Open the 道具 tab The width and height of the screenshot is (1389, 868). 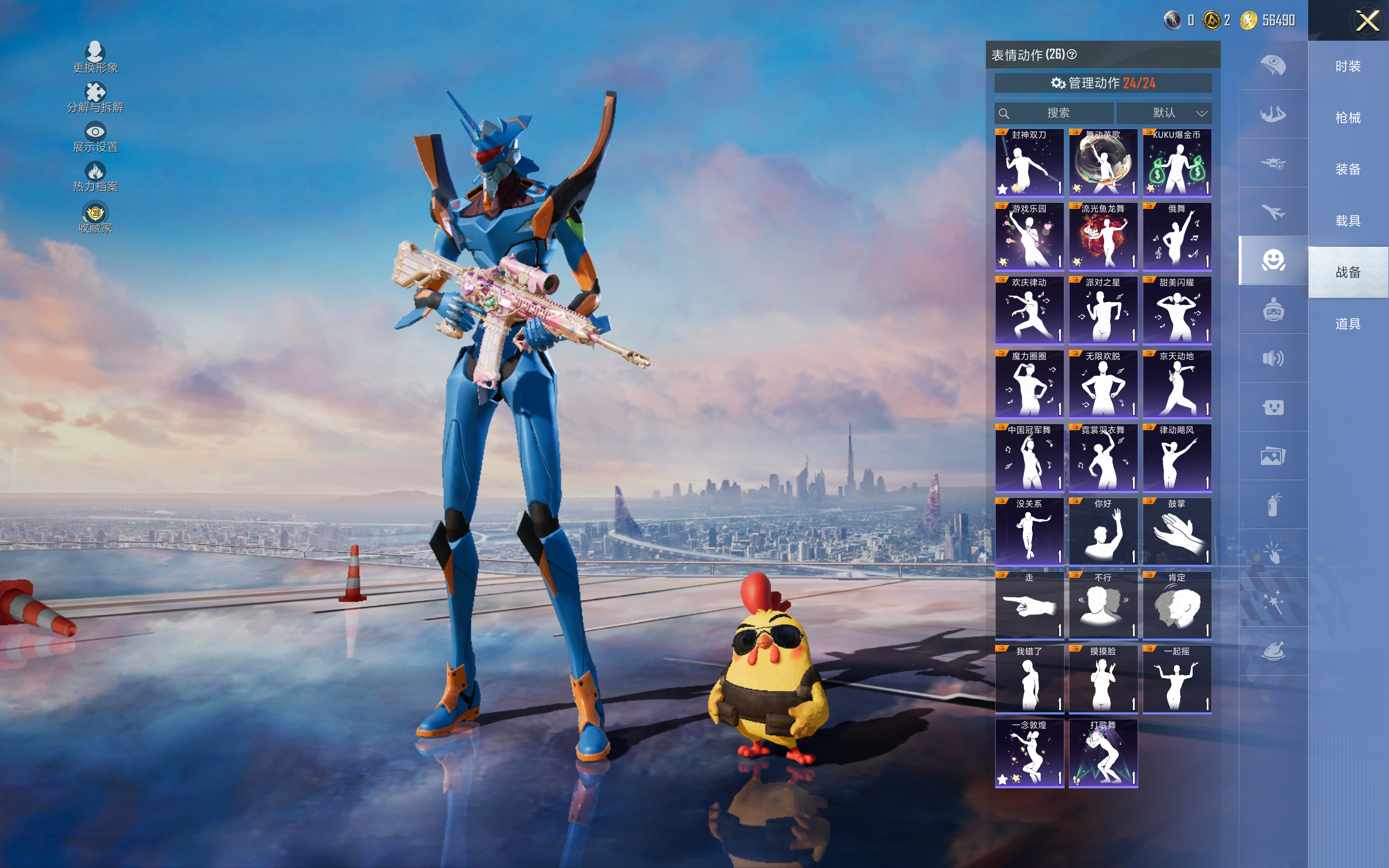tap(1348, 324)
